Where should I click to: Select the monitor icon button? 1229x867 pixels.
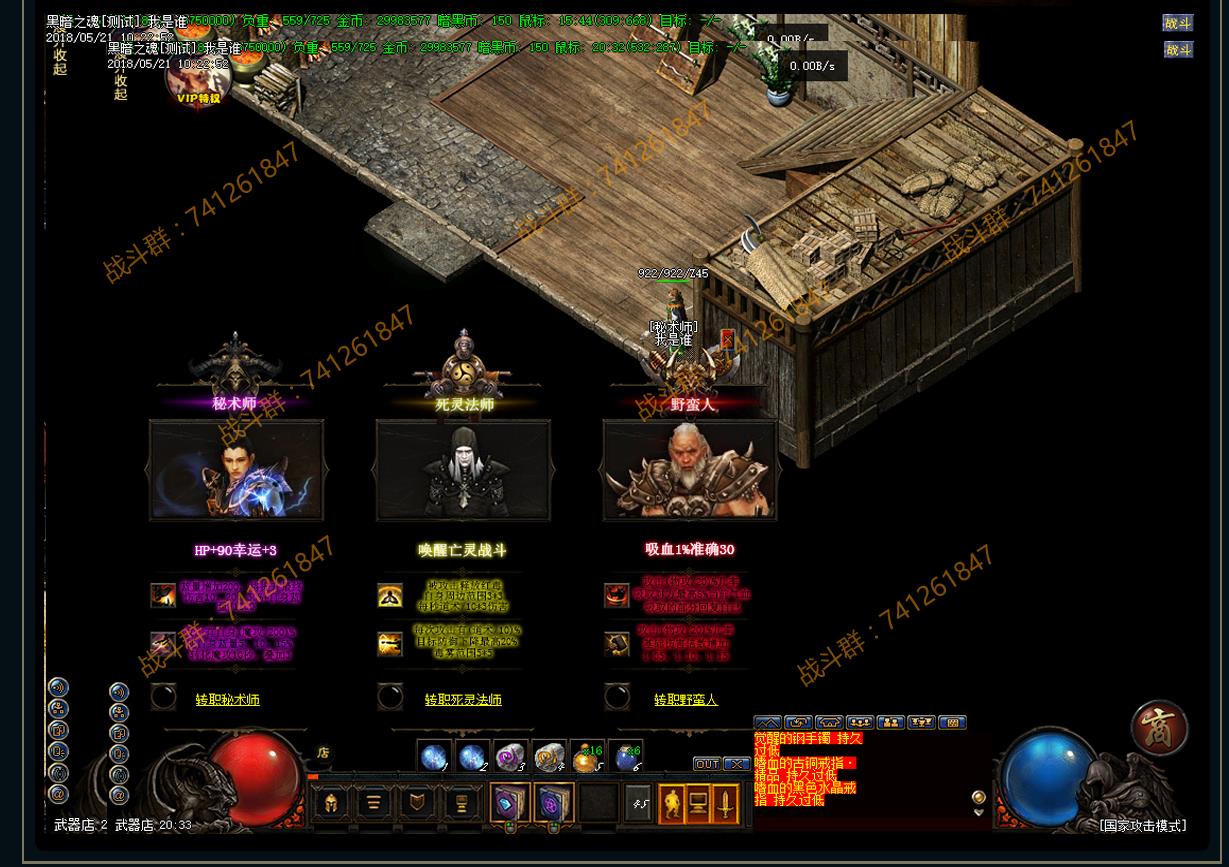click(698, 803)
